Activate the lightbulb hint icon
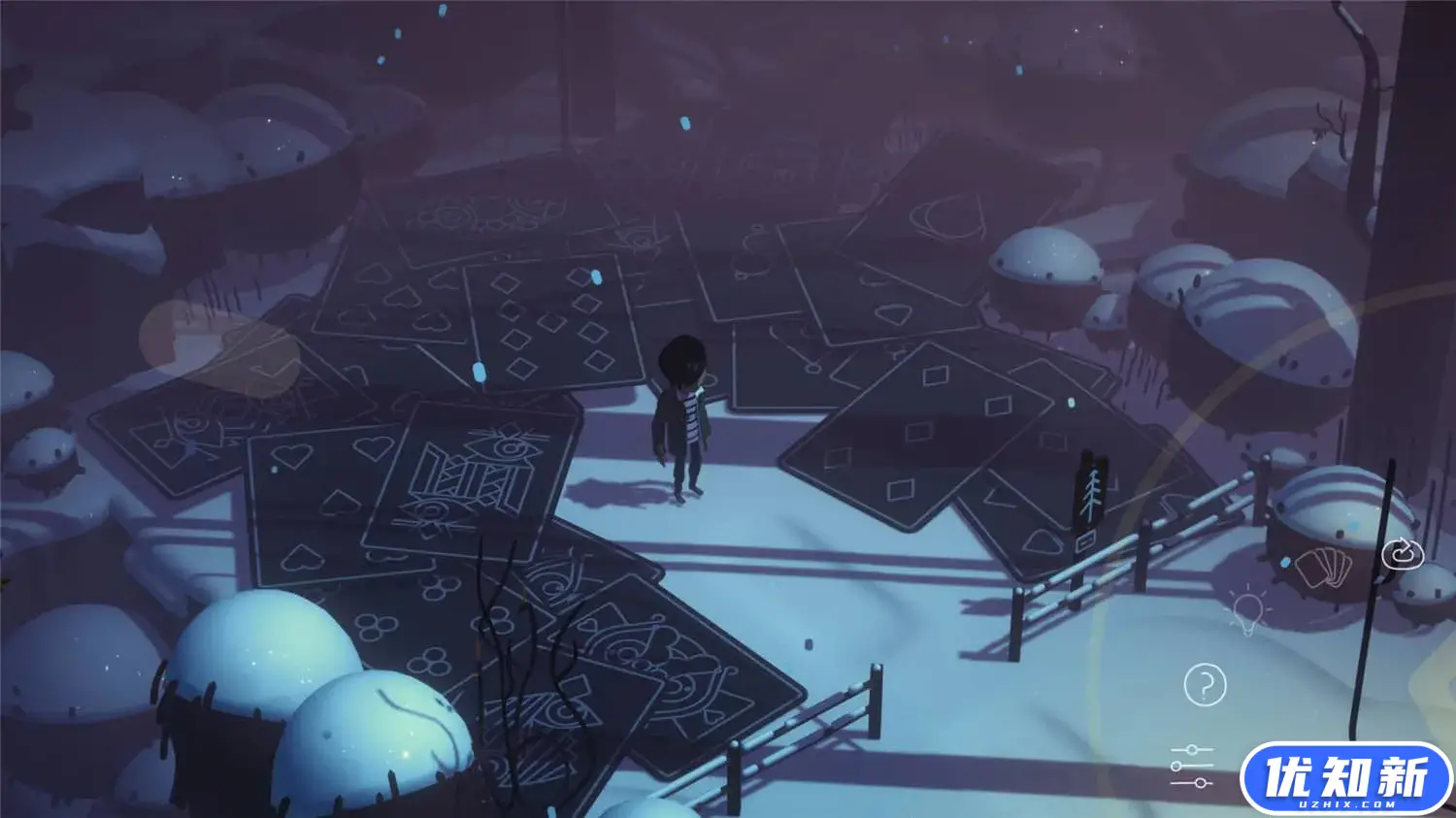Viewport: 1456px width, 818px height. pyautogui.click(x=1247, y=611)
